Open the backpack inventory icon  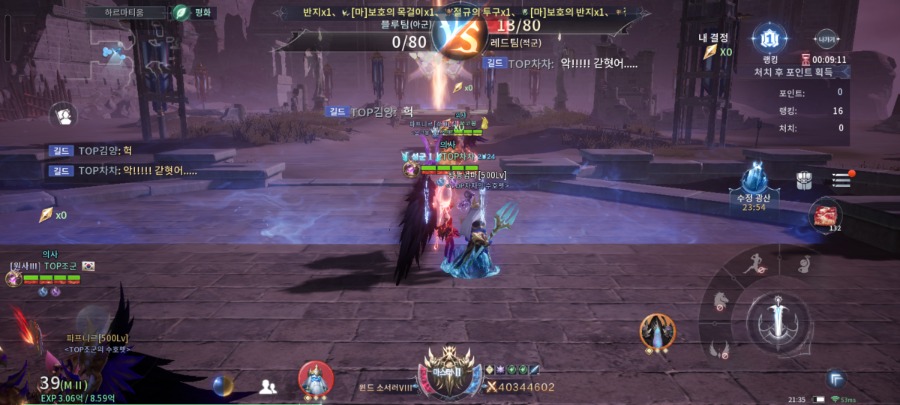pos(805,181)
